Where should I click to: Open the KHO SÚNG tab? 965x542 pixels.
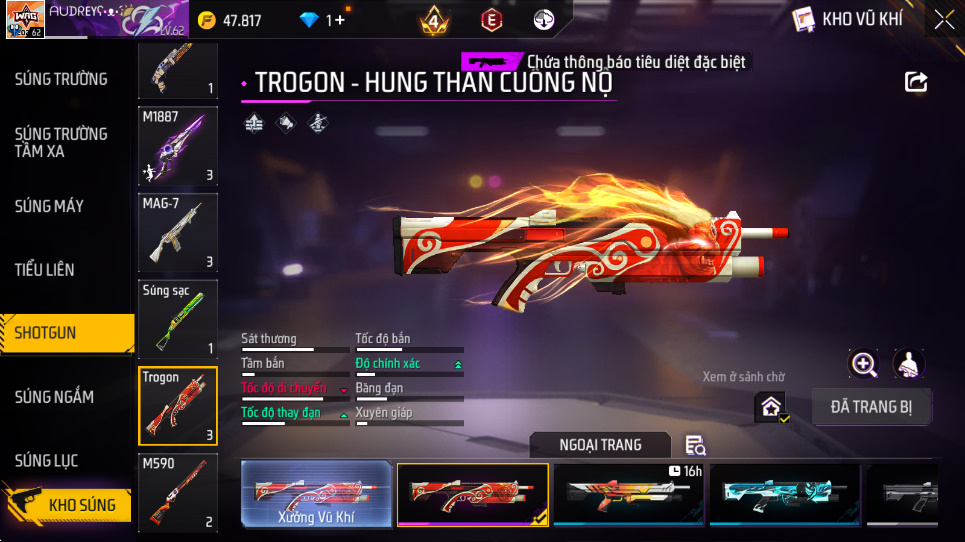coord(80,505)
